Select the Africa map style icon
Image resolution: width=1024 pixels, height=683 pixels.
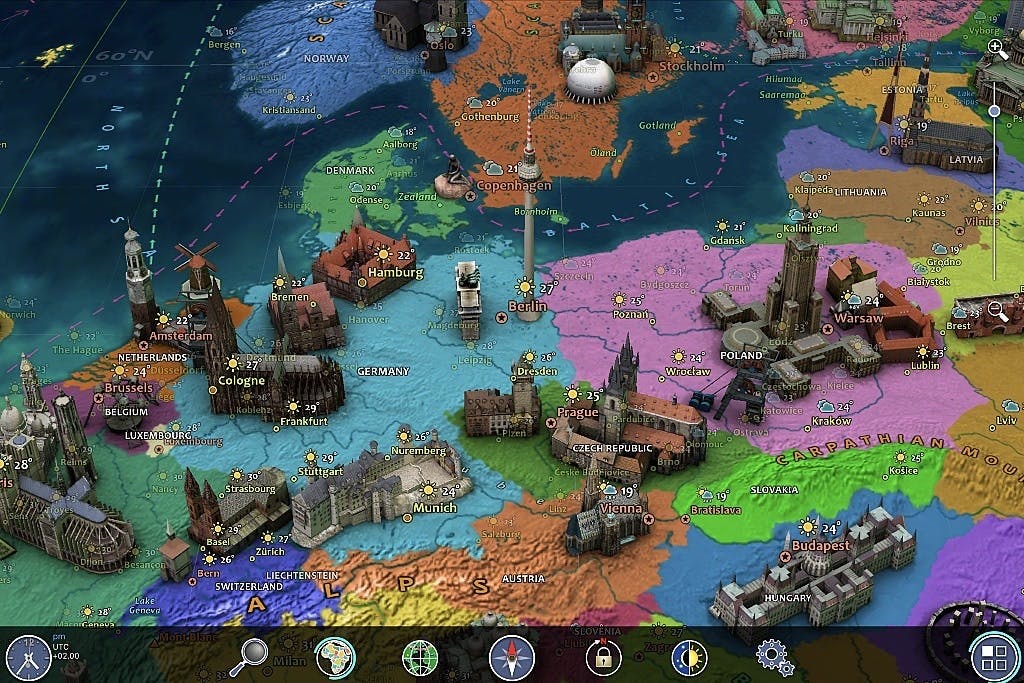pyautogui.click(x=335, y=657)
